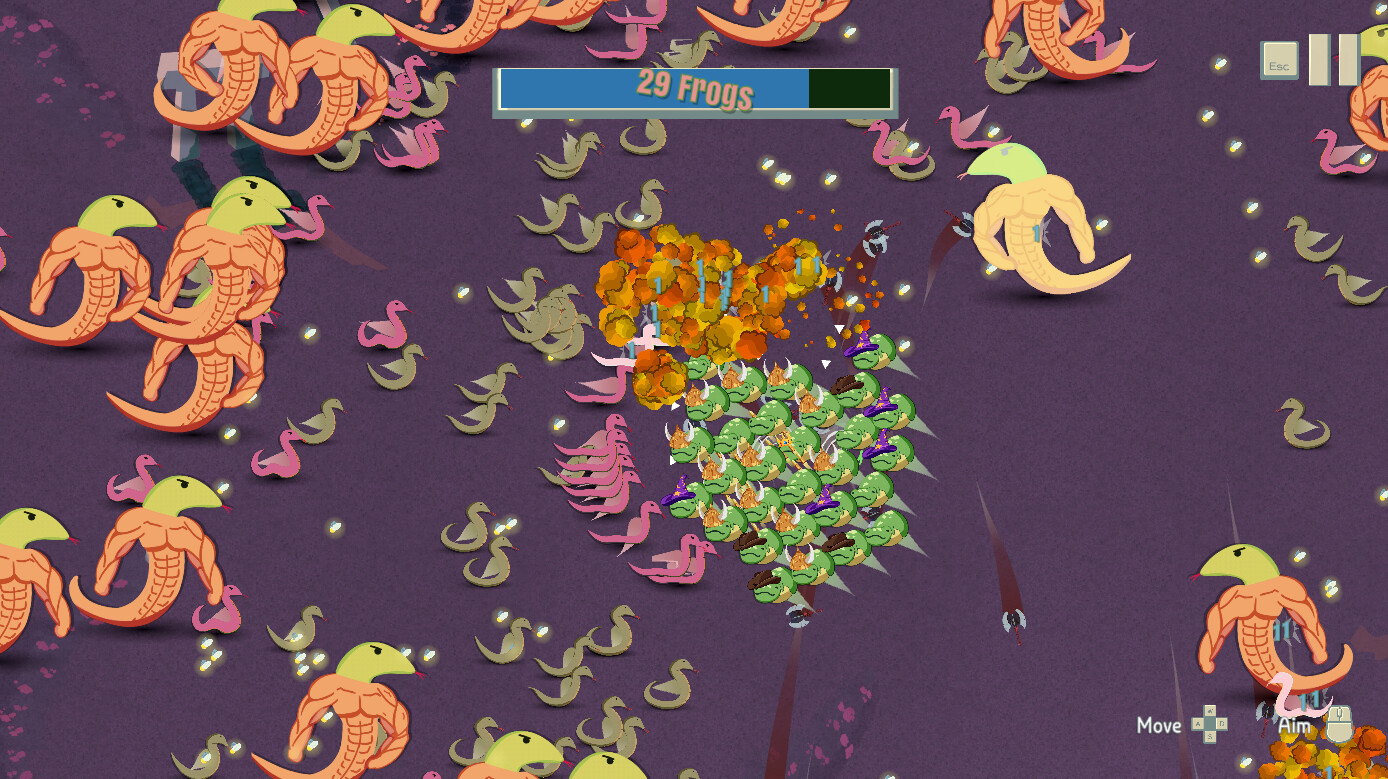Click the D key on the Move keypad

[x=1223, y=723]
